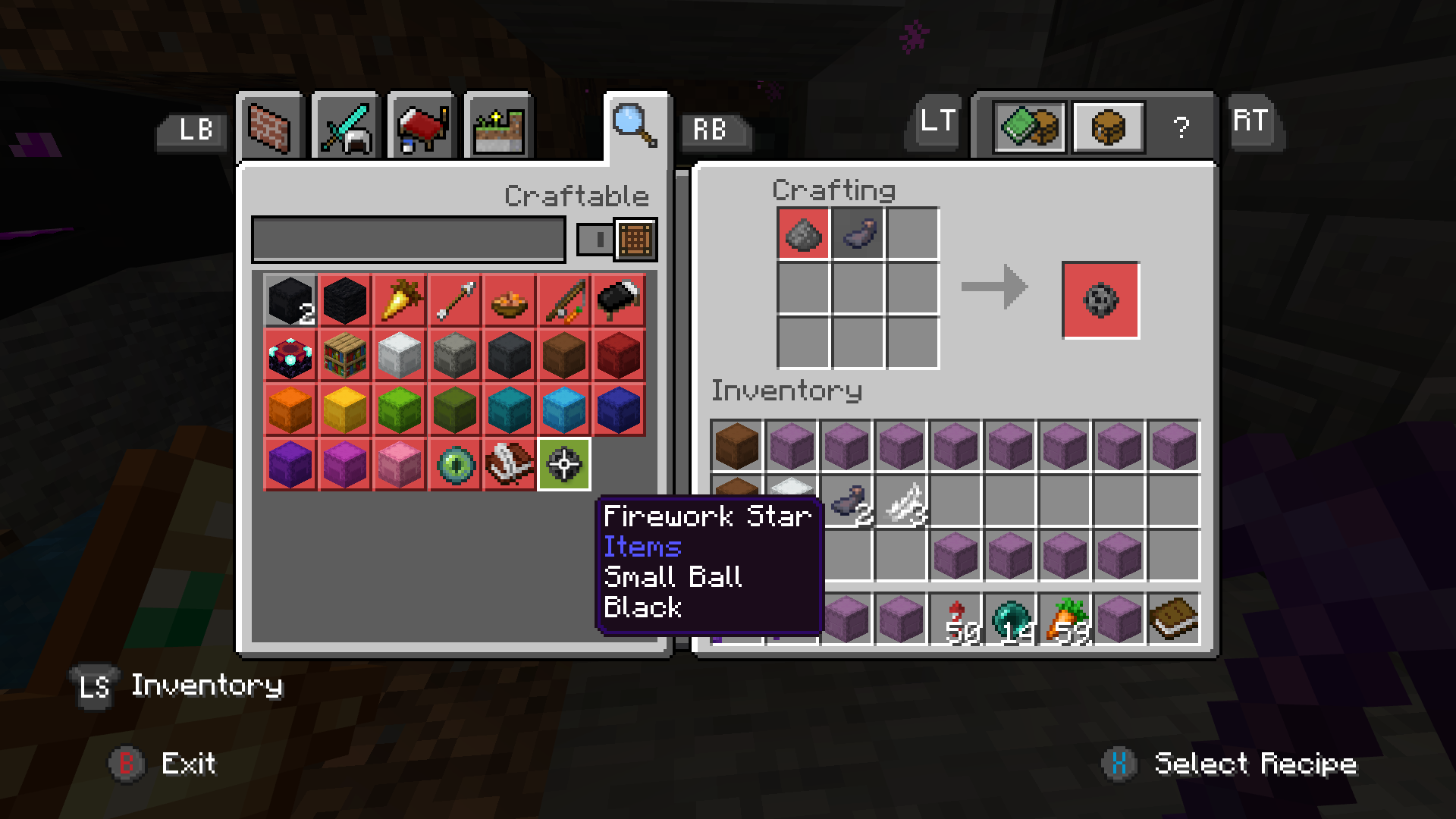Open the sword and helmet Equipment tab

(x=346, y=127)
